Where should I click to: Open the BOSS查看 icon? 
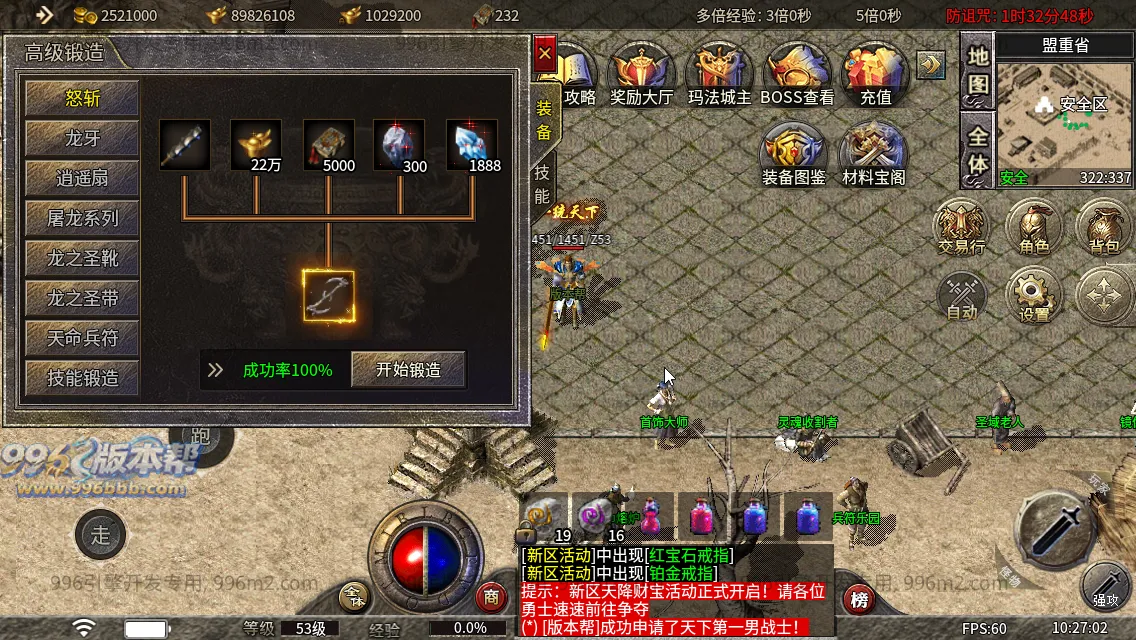[797, 75]
